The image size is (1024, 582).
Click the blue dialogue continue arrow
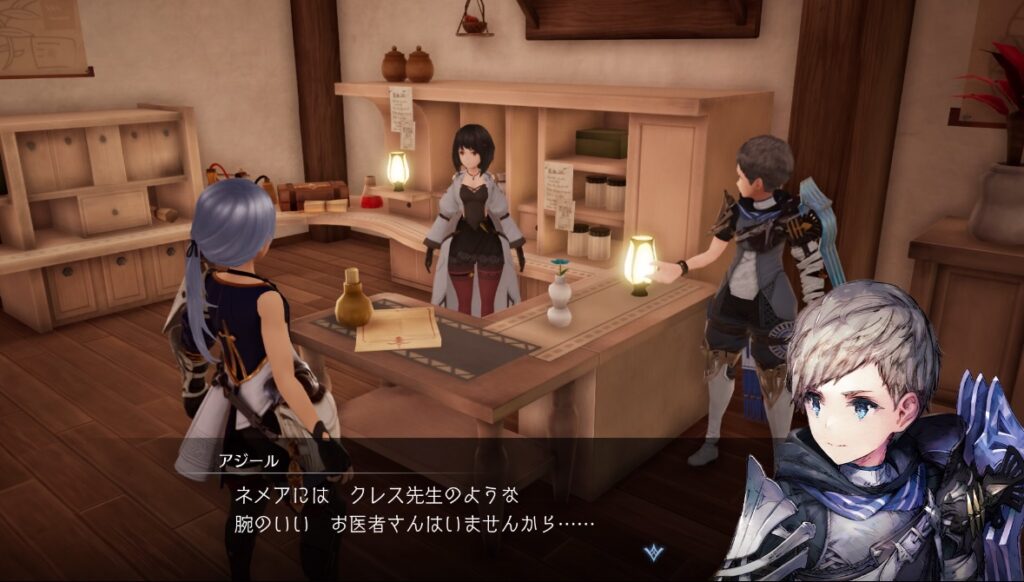pos(654,551)
